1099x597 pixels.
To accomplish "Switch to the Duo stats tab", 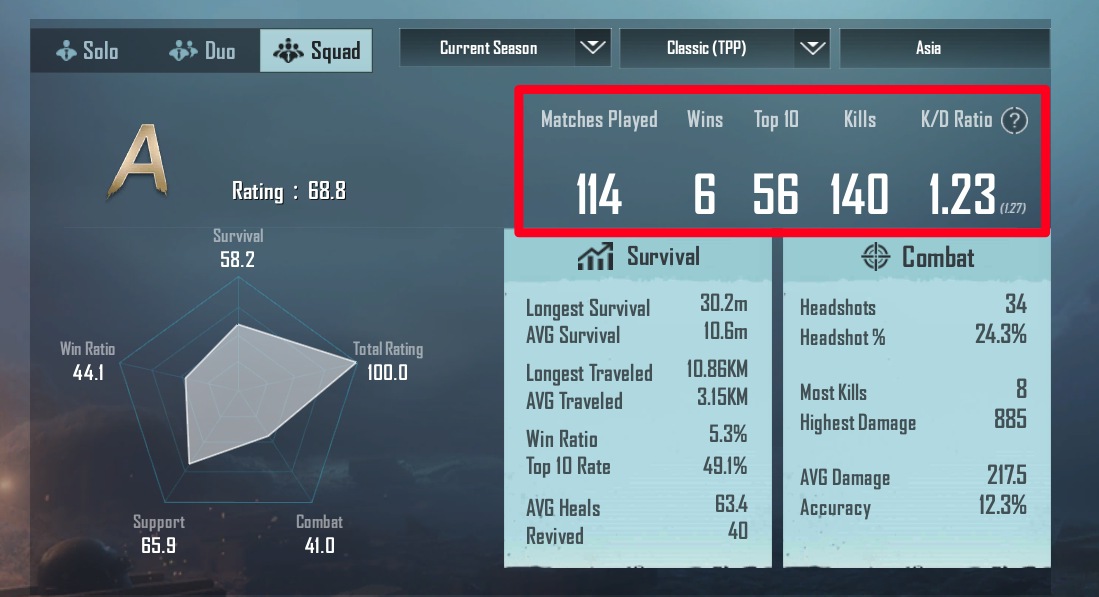I will (x=203, y=50).
